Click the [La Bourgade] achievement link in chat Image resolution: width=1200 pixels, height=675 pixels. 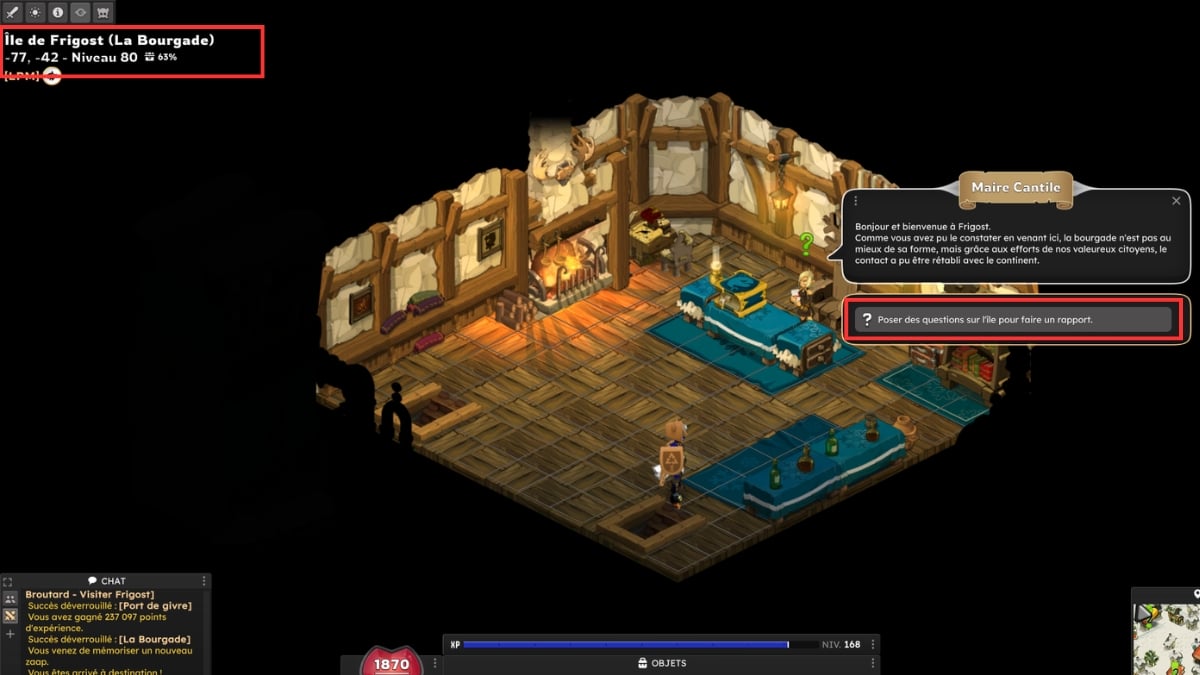[x=158, y=639]
